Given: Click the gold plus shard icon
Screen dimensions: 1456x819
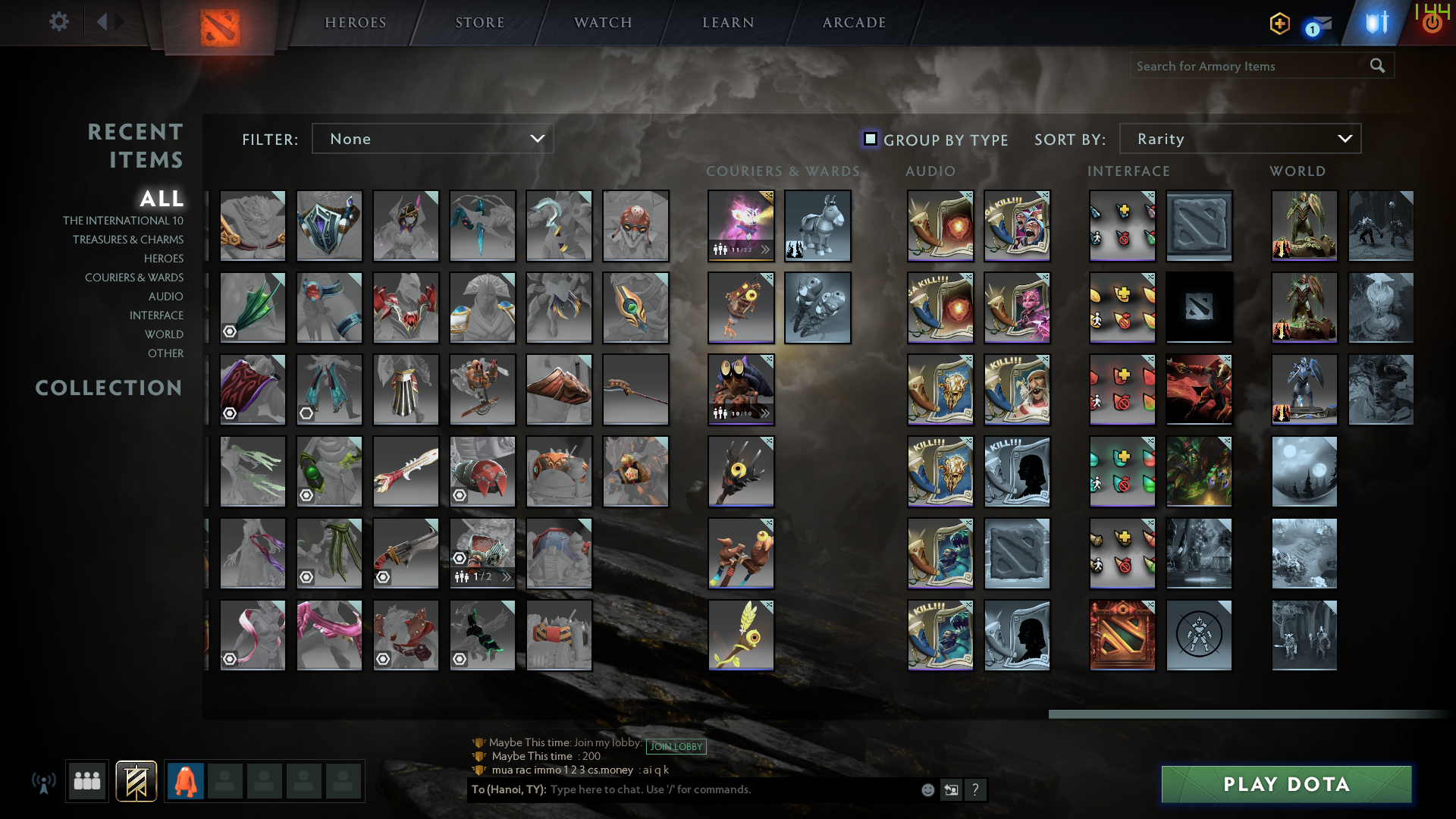Looking at the screenshot, I should pyautogui.click(x=1279, y=24).
